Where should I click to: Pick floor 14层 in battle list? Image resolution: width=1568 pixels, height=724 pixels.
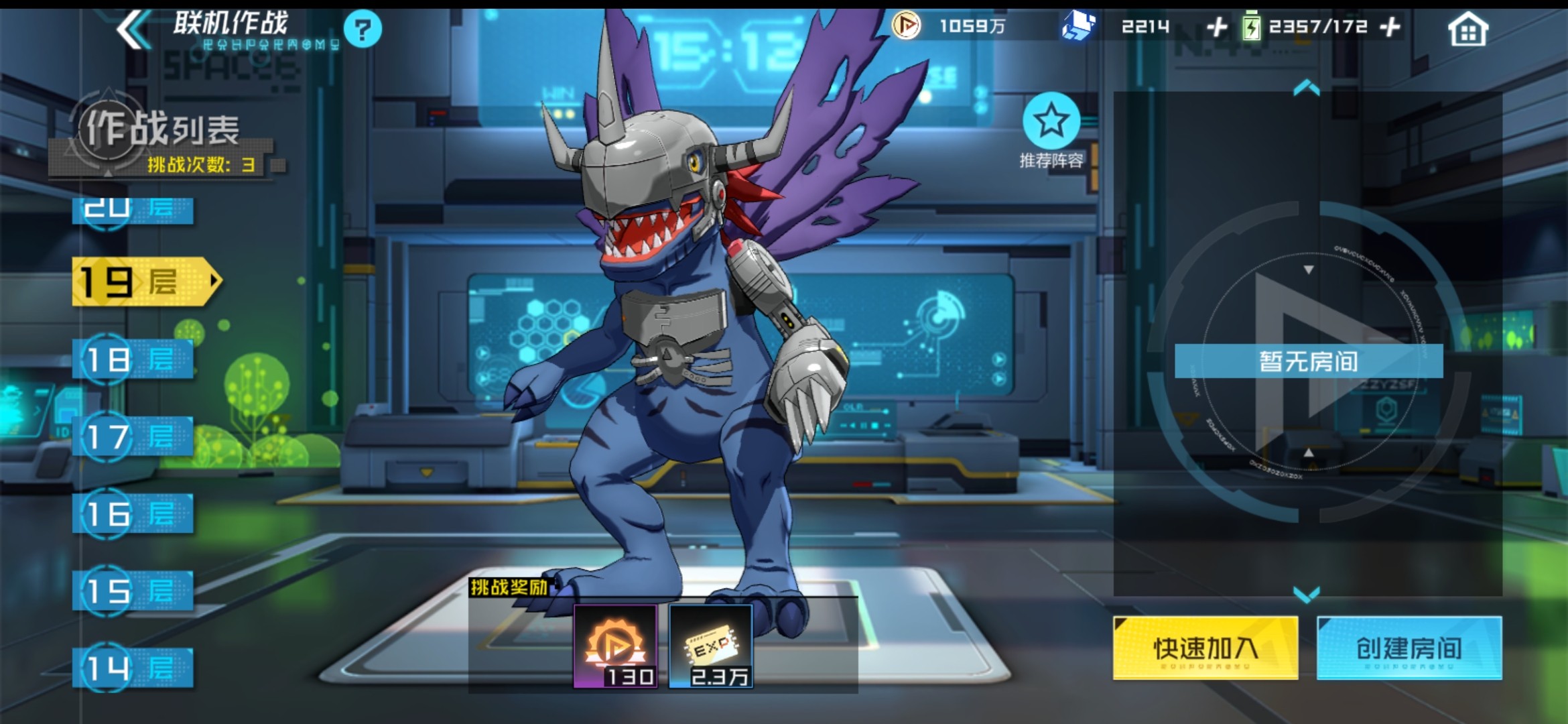click(x=133, y=668)
